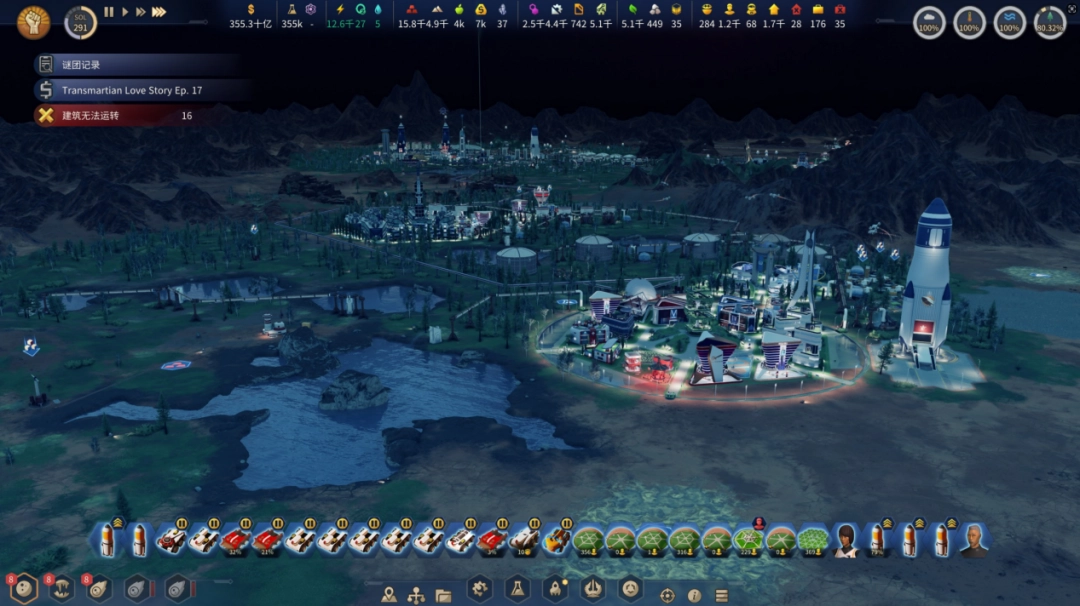Open the raised fist mission icon
This screenshot has width=1080, height=606.
pyautogui.click(x=33, y=22)
